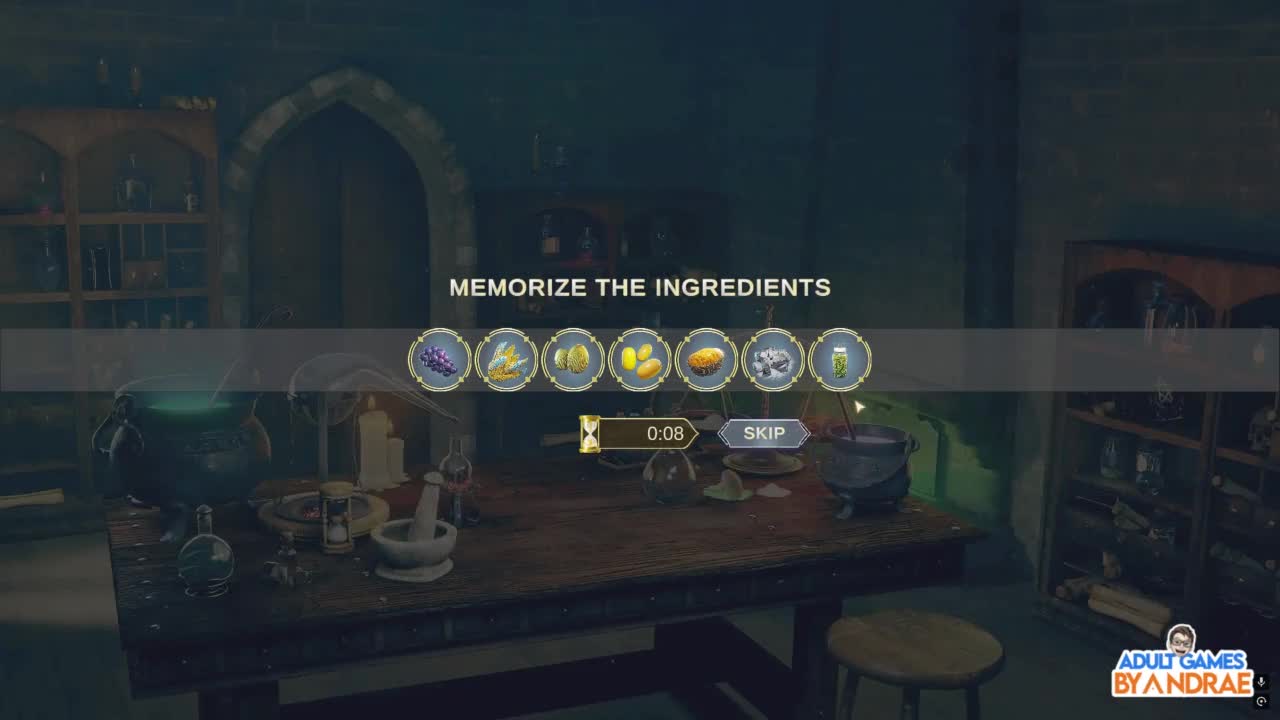Choose the orange speckled rock ingredient
This screenshot has width=1280, height=720.
(x=707, y=360)
